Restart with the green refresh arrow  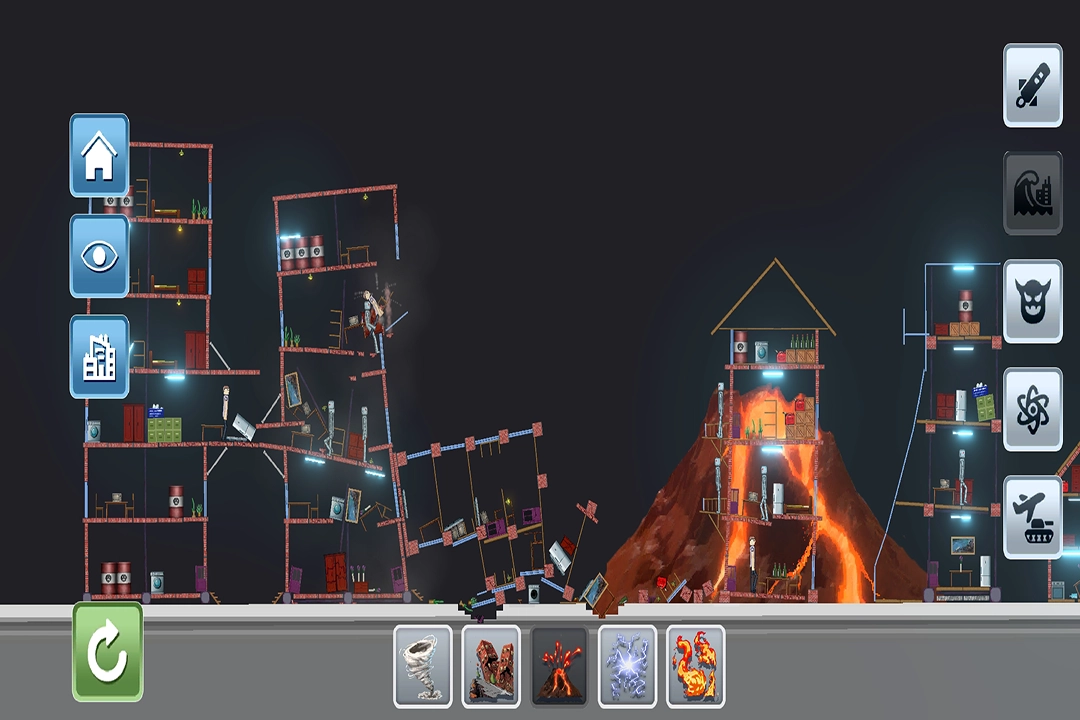point(108,651)
